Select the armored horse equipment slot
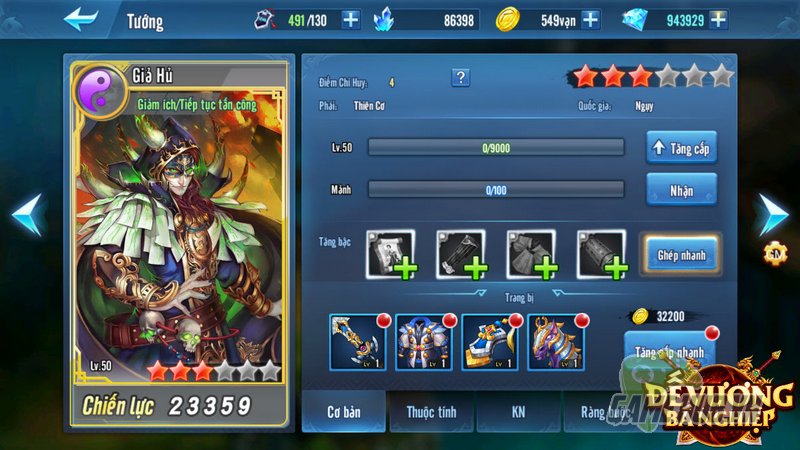The height and width of the screenshot is (450, 800). [554, 341]
